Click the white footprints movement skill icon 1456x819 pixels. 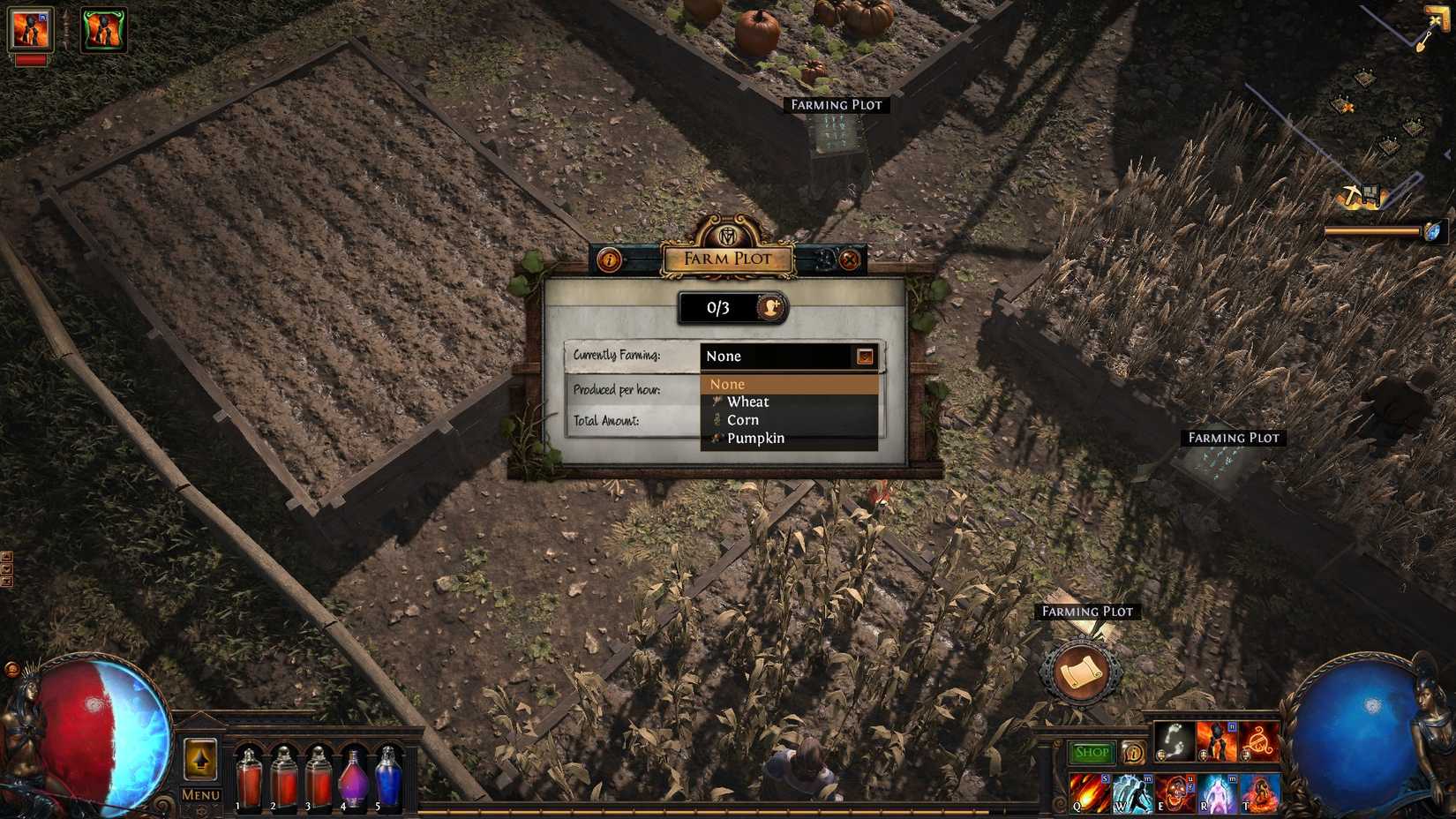click(x=1175, y=741)
